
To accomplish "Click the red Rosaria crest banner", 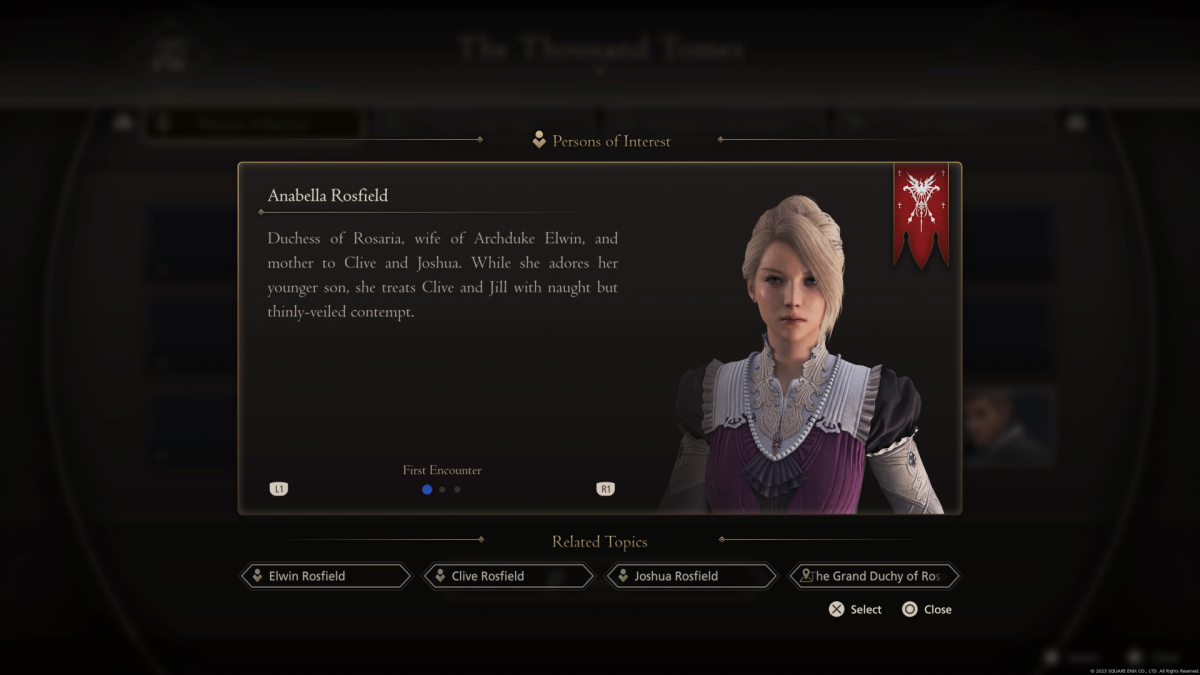I will tap(920, 214).
